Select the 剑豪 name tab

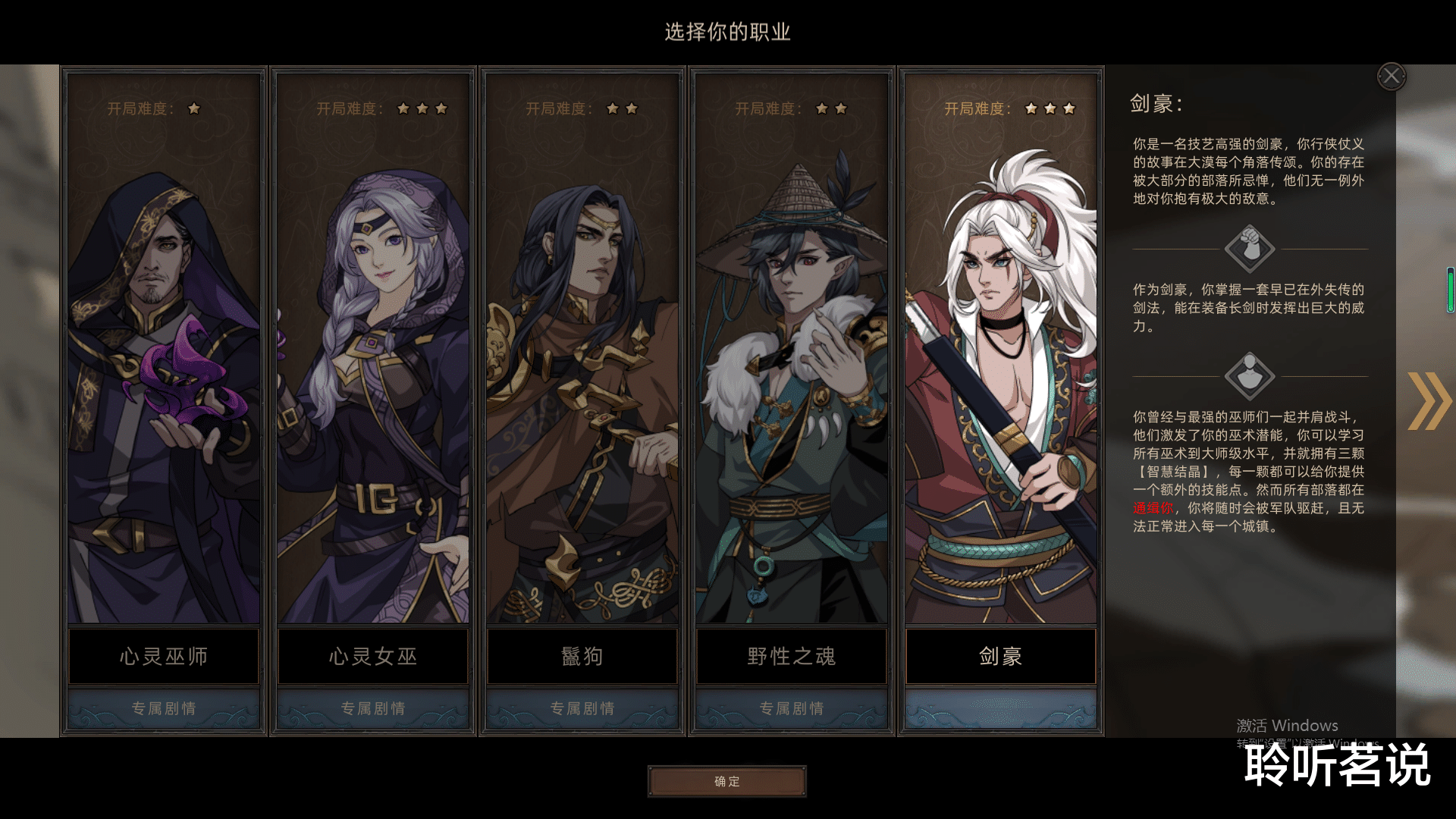(999, 657)
